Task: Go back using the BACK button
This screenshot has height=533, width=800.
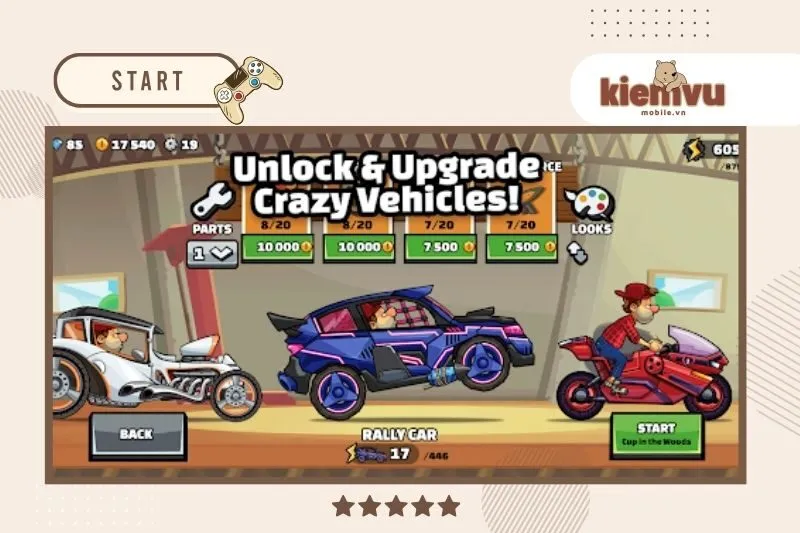Action: pos(137,434)
